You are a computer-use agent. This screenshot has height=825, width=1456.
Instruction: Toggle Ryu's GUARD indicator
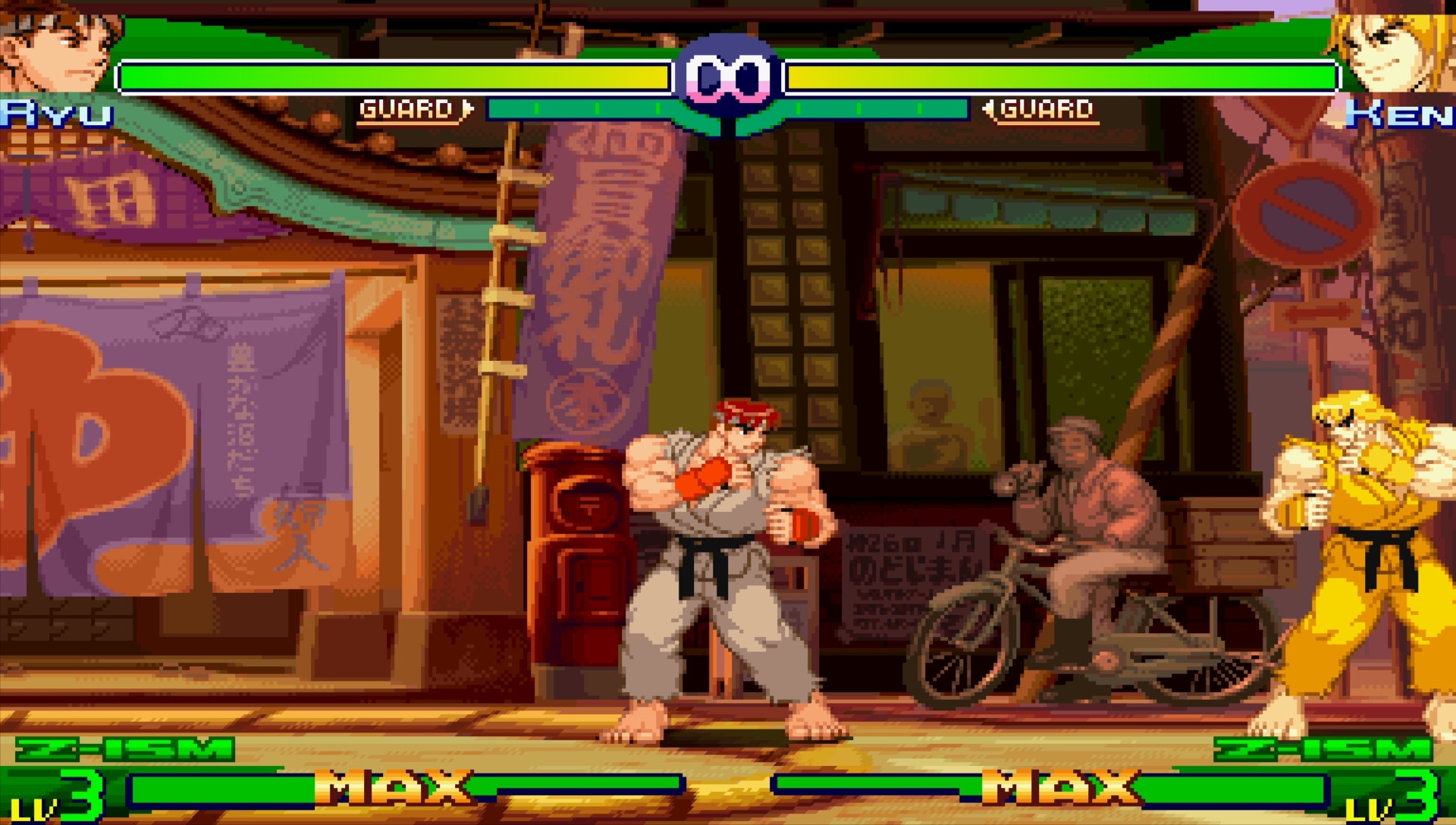(x=409, y=108)
